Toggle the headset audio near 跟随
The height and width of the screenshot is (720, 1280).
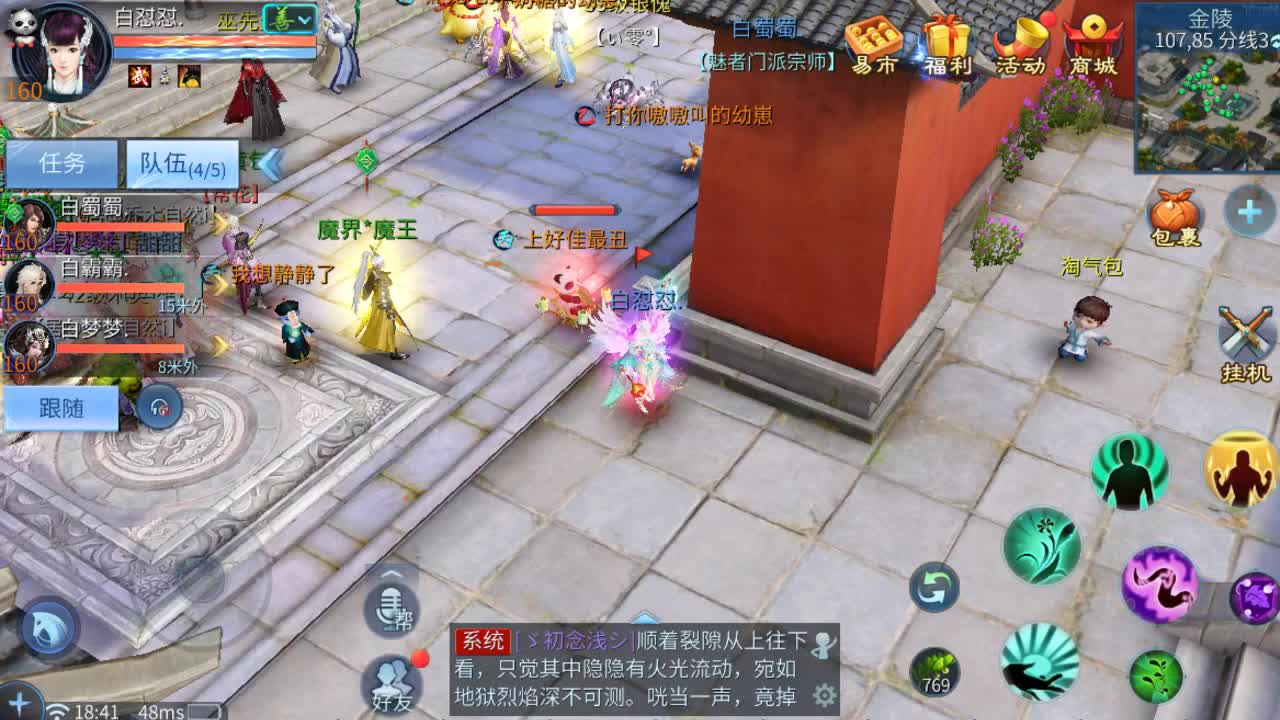pyautogui.click(x=158, y=405)
